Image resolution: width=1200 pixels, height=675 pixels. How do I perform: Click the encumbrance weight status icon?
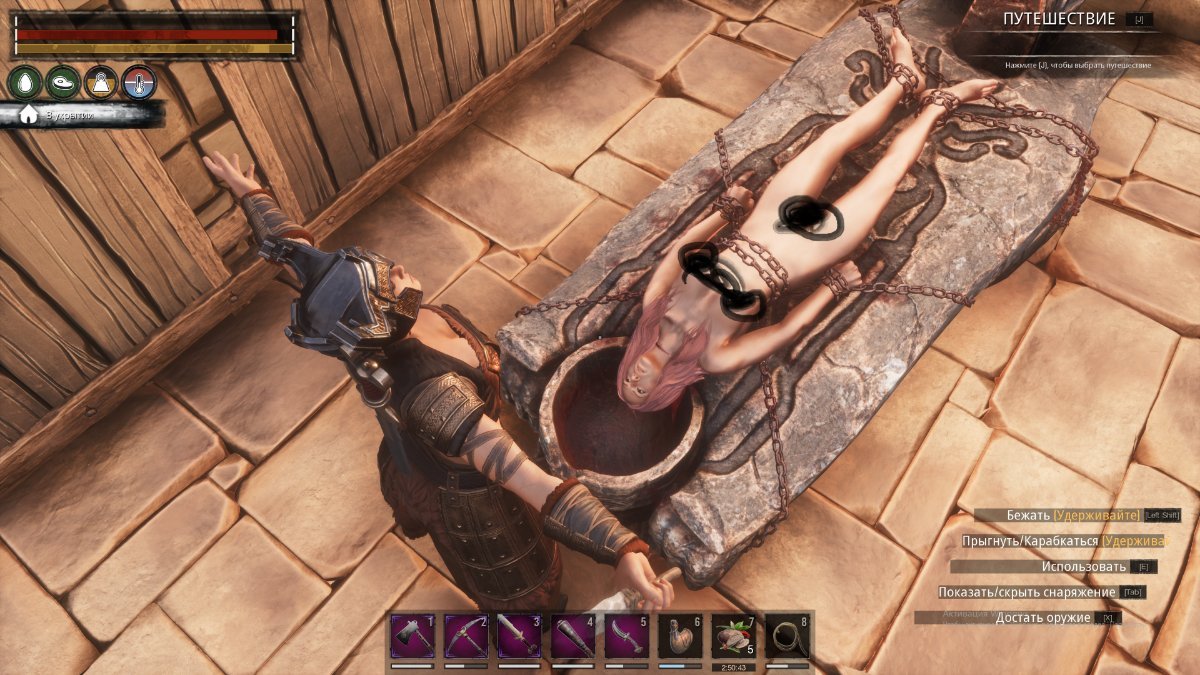tap(101, 82)
